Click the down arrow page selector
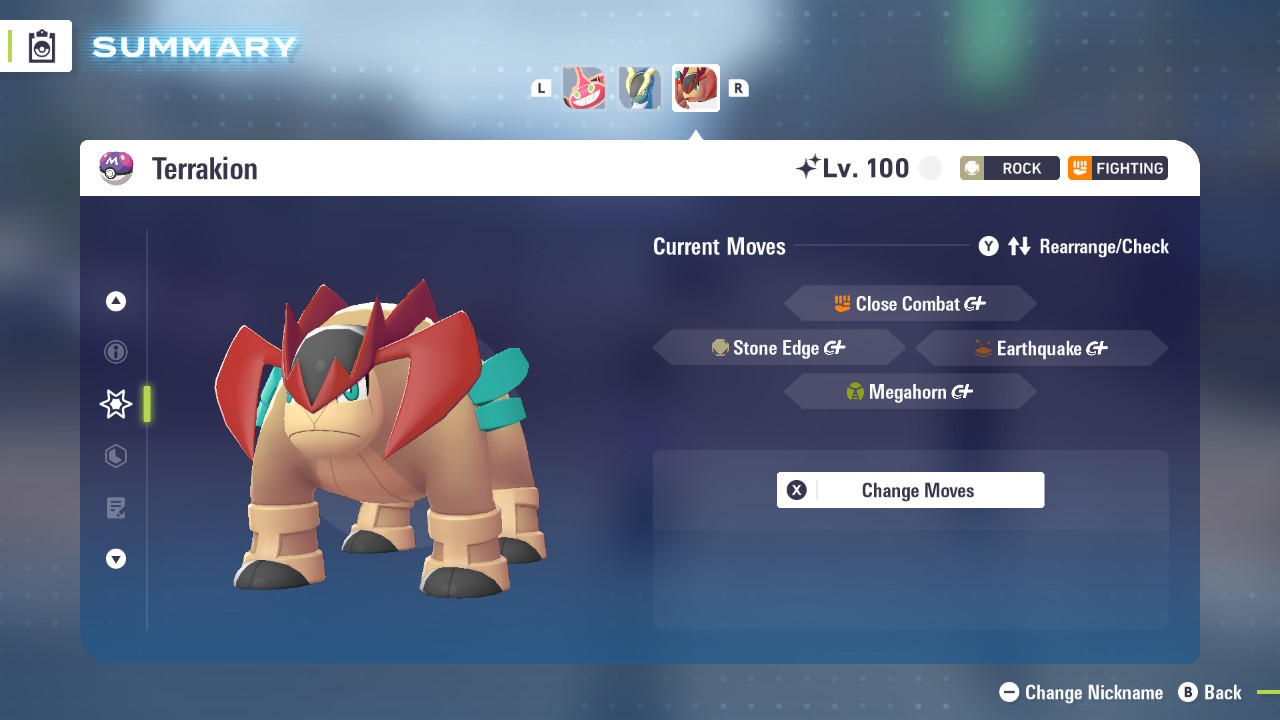Viewport: 1280px width, 720px height. coord(116,559)
